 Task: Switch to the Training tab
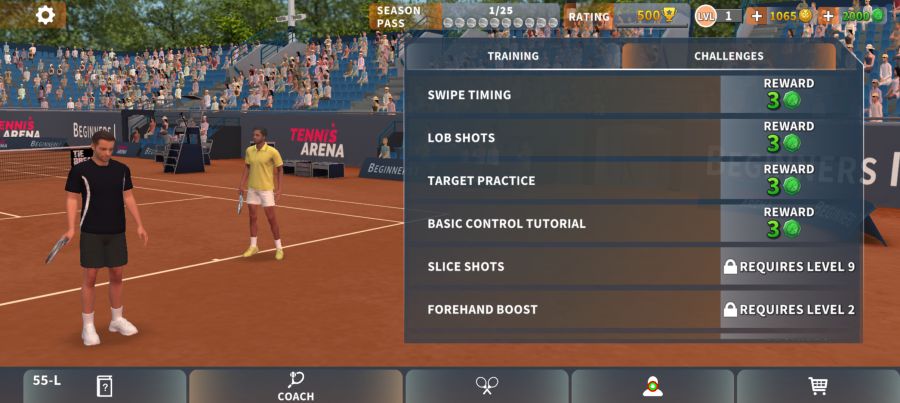(513, 56)
